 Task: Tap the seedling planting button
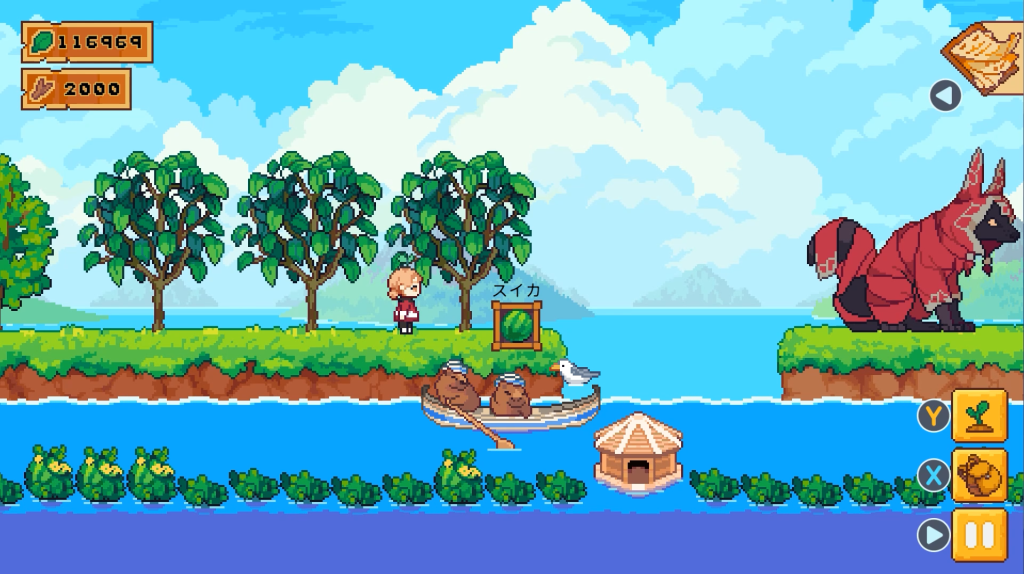tap(979, 415)
